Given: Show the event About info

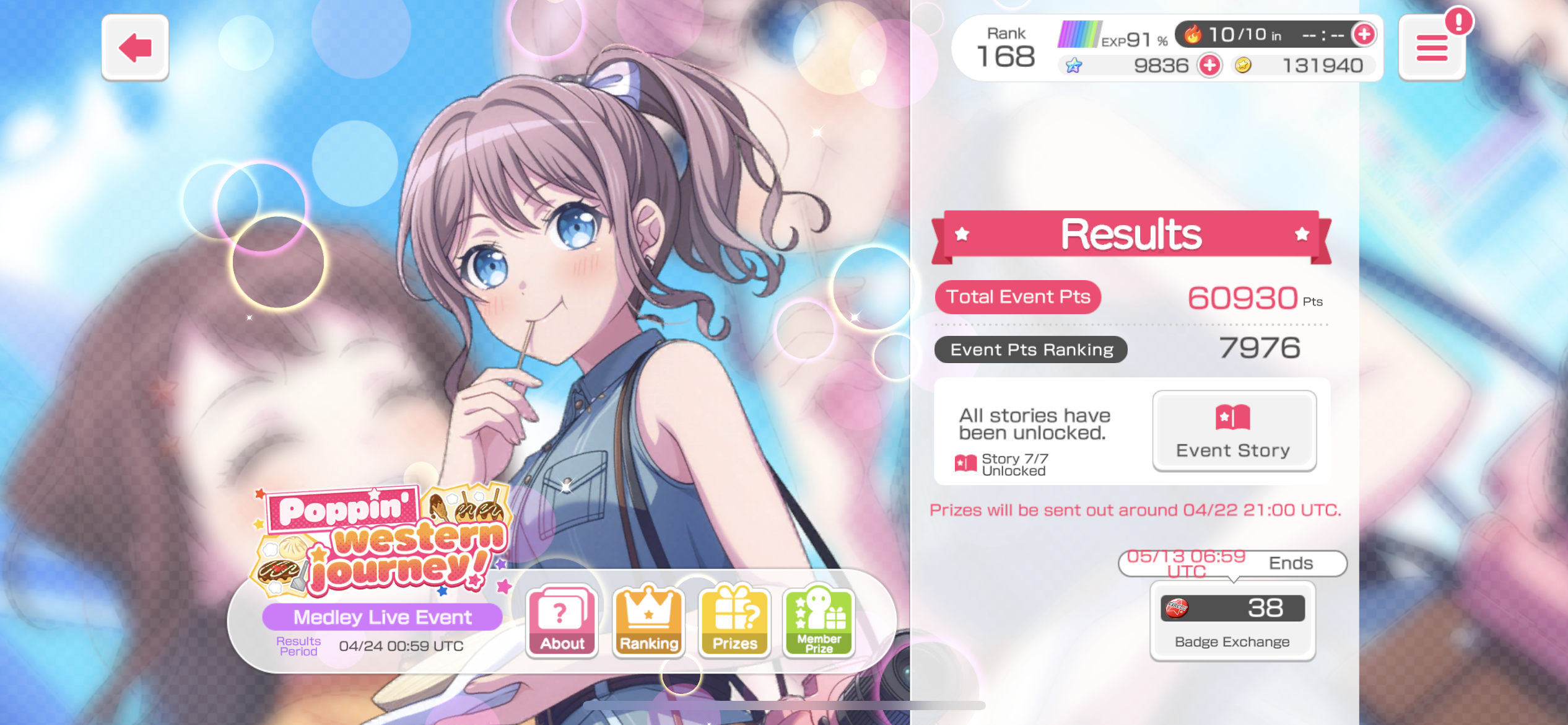Looking at the screenshot, I should 562,621.
